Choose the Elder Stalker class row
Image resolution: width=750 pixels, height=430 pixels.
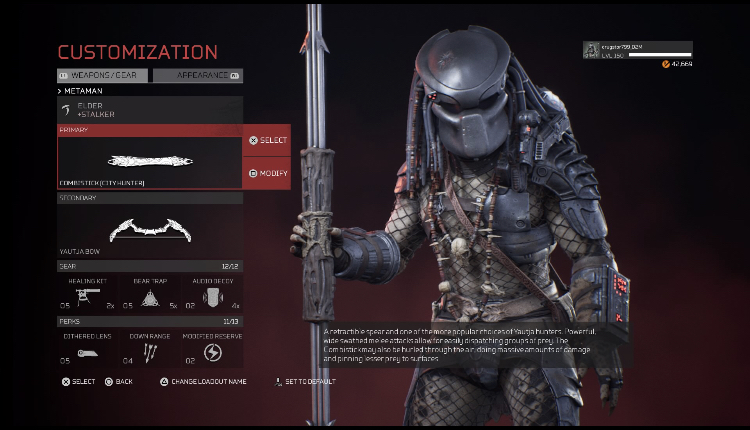coord(149,110)
